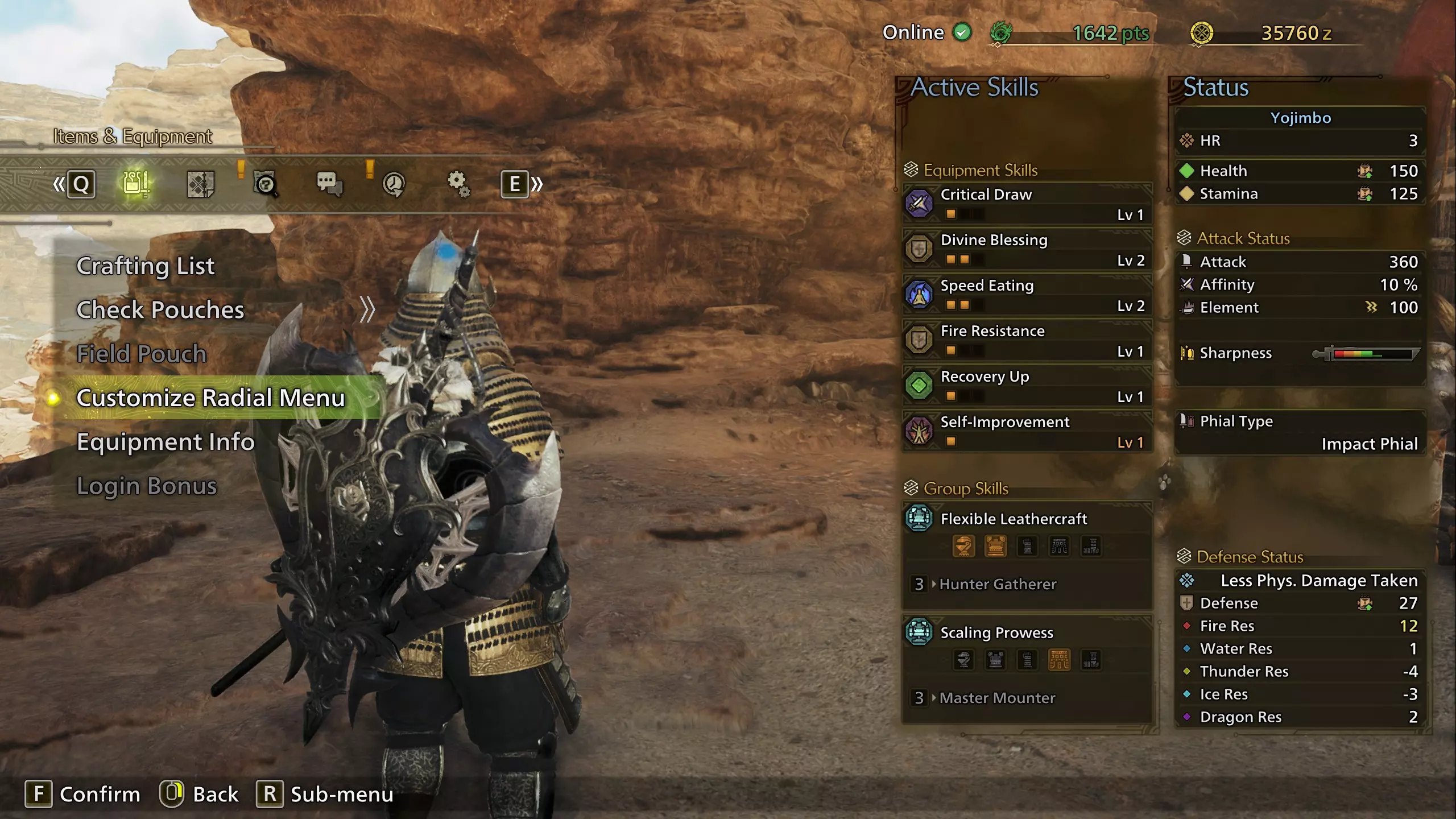Open the magnifier info tab

tap(265, 184)
